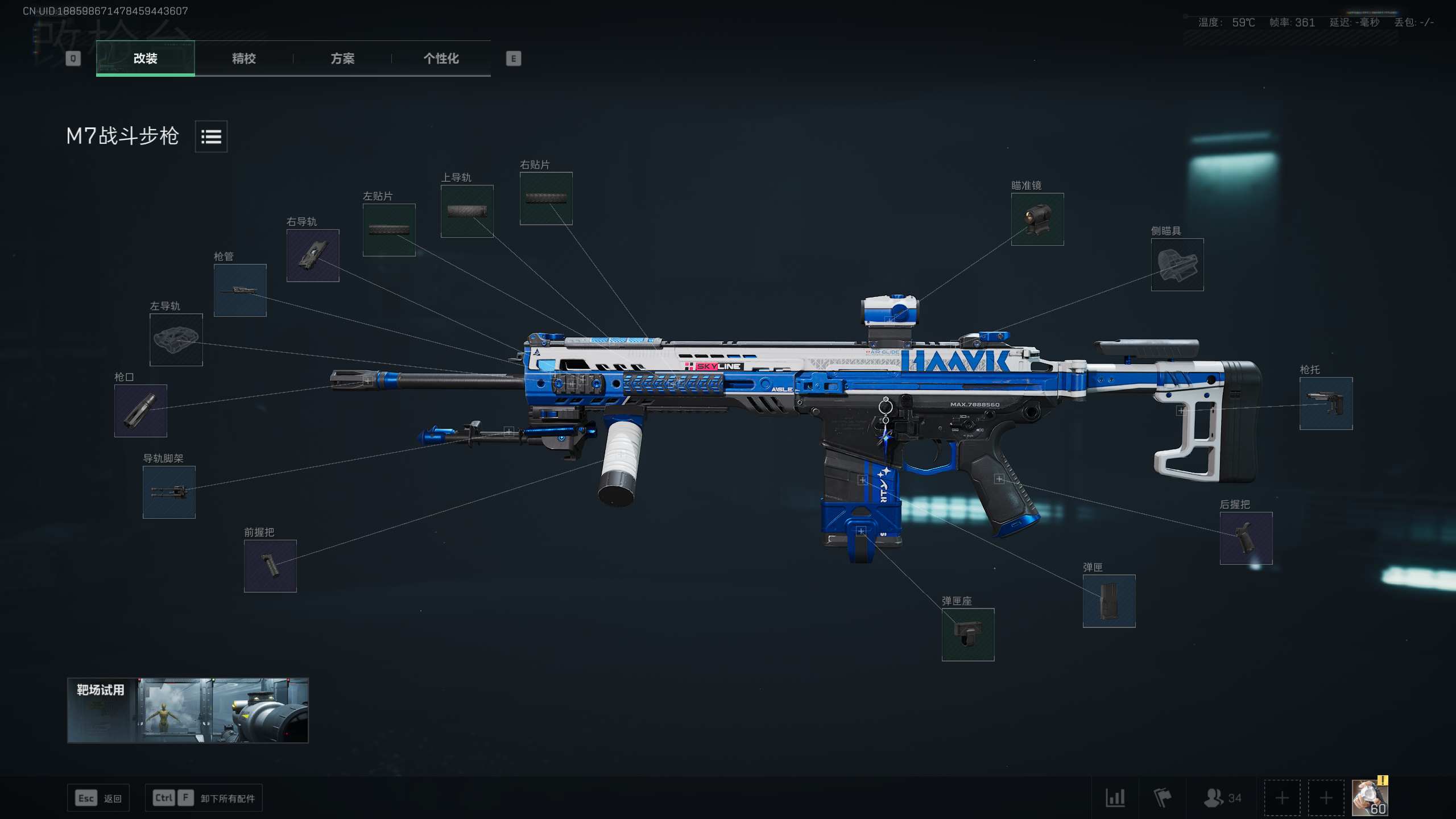Viewport: 1456px width, 819px height.
Task: Switch to the 精校 tab
Action: pos(243,58)
